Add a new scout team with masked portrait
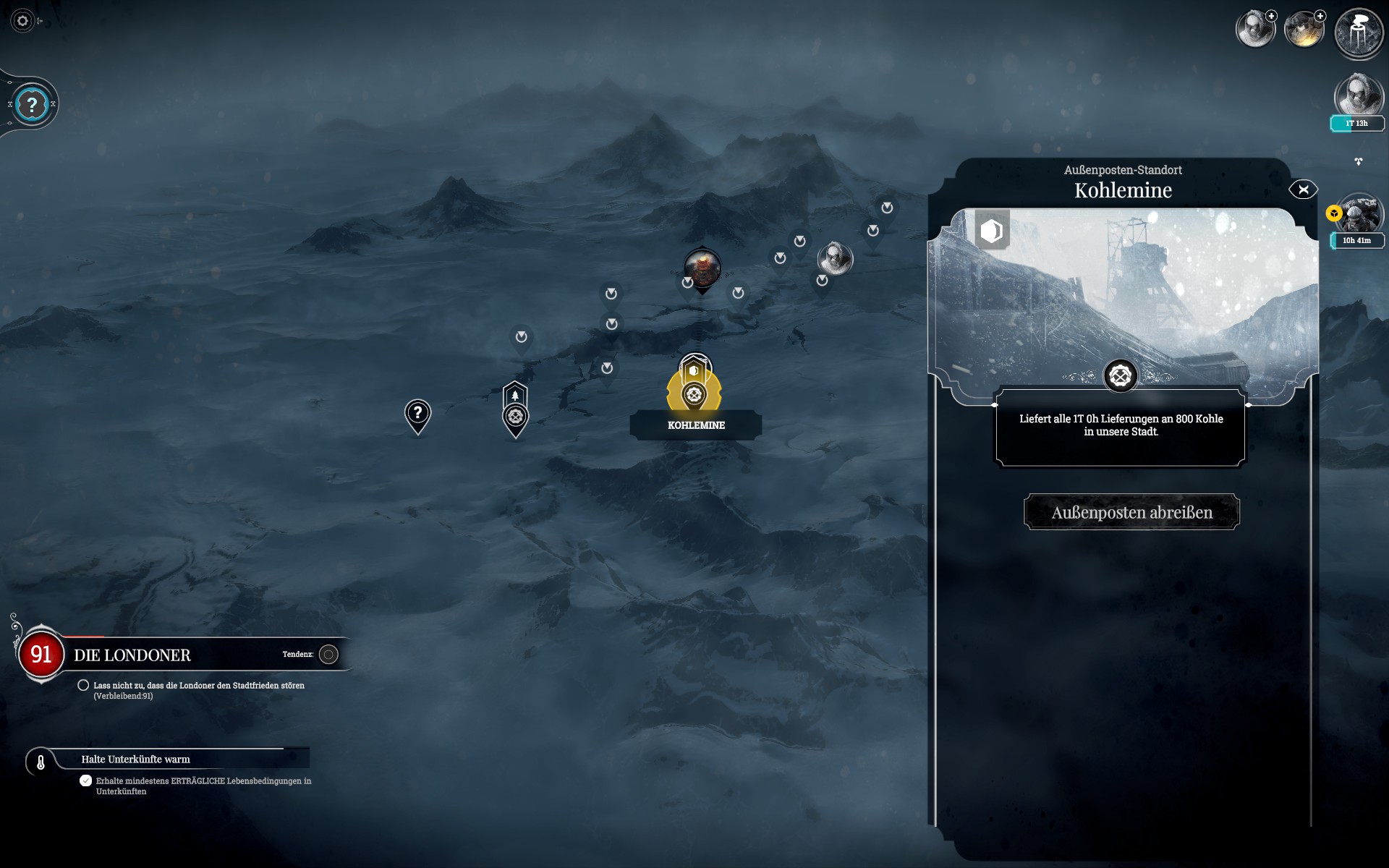 coord(1255,29)
